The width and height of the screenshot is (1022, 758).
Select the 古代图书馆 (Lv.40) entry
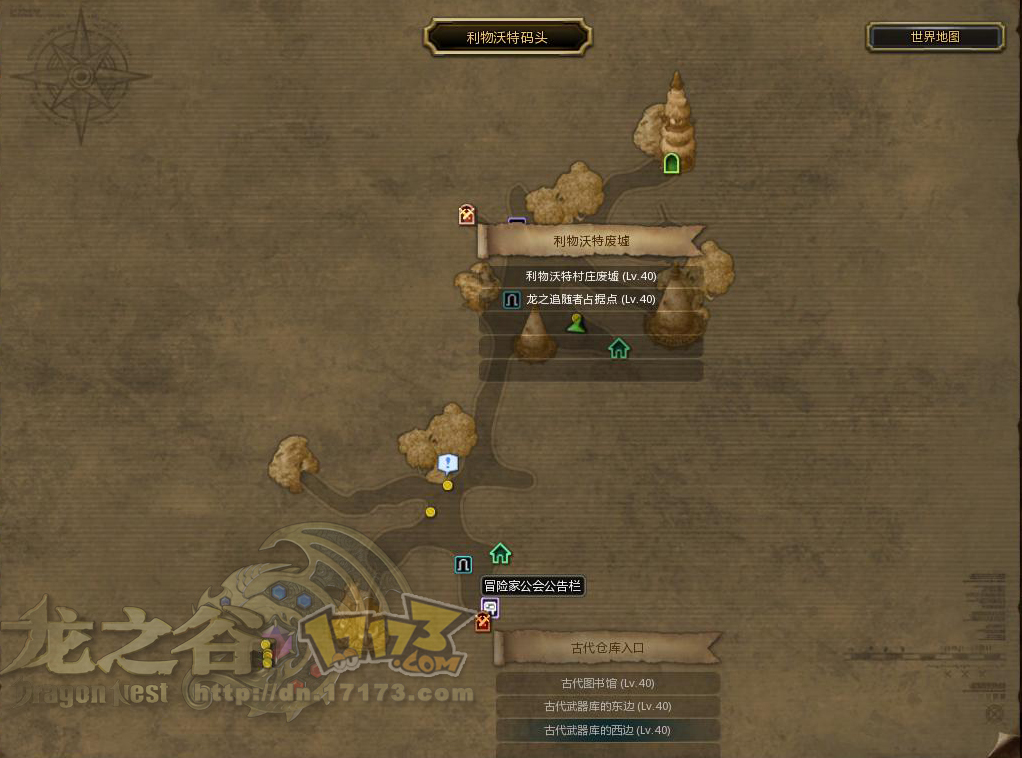tap(608, 683)
